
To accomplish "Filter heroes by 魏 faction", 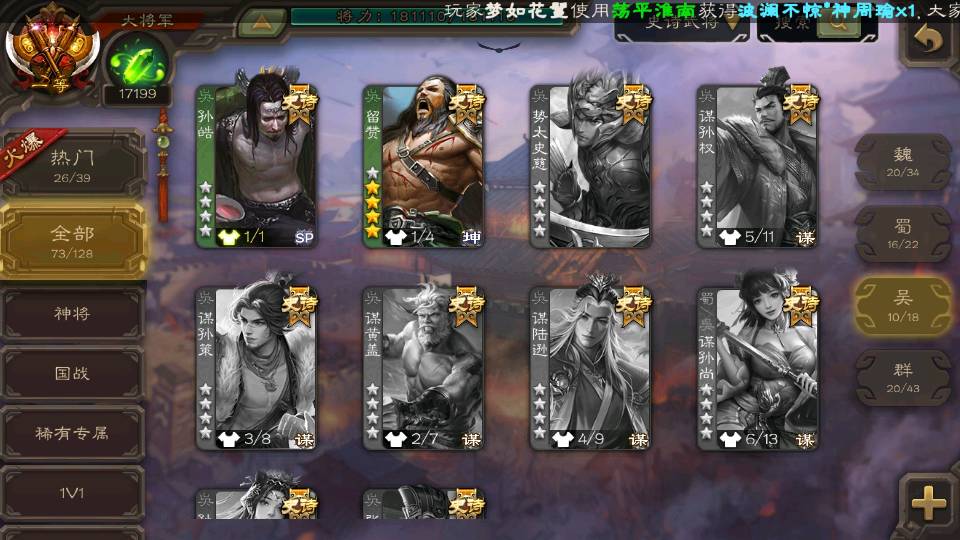I will [902, 162].
